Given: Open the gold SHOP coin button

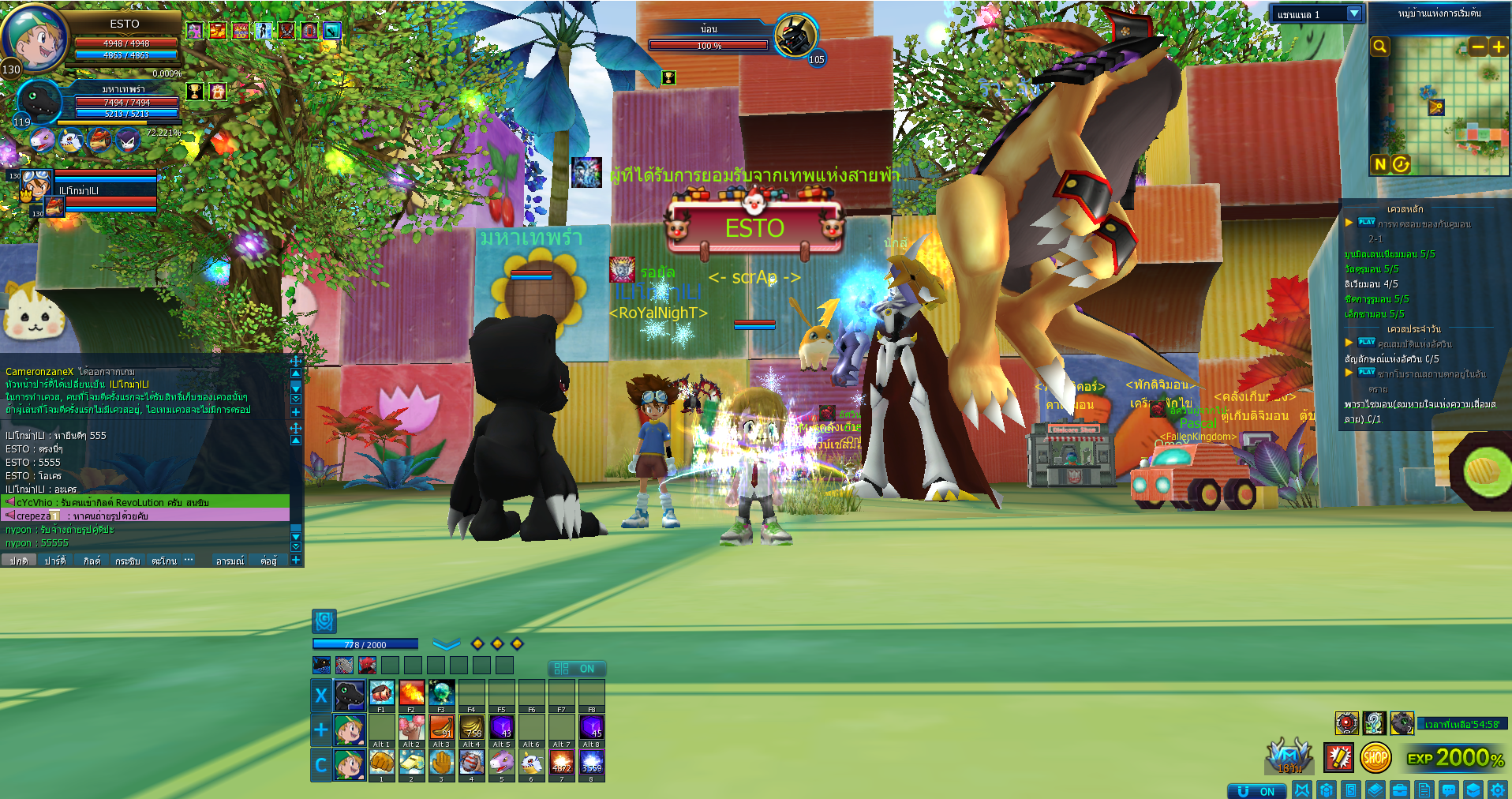Looking at the screenshot, I should 1375,758.
